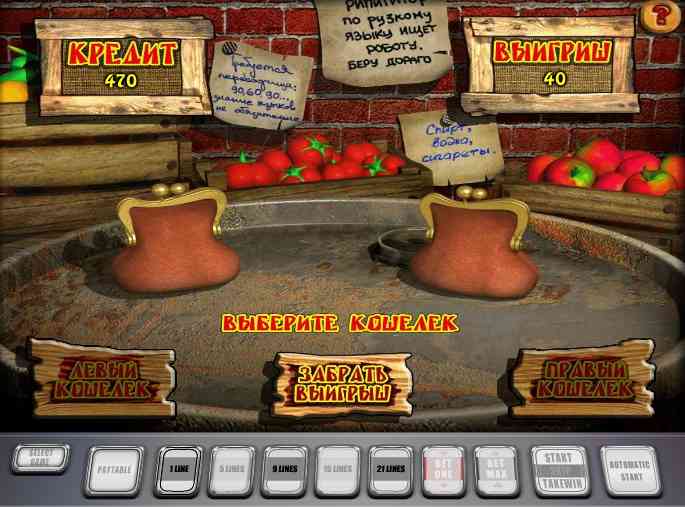
Task: Click the Bet Max button
Action: pyautogui.click(x=496, y=470)
